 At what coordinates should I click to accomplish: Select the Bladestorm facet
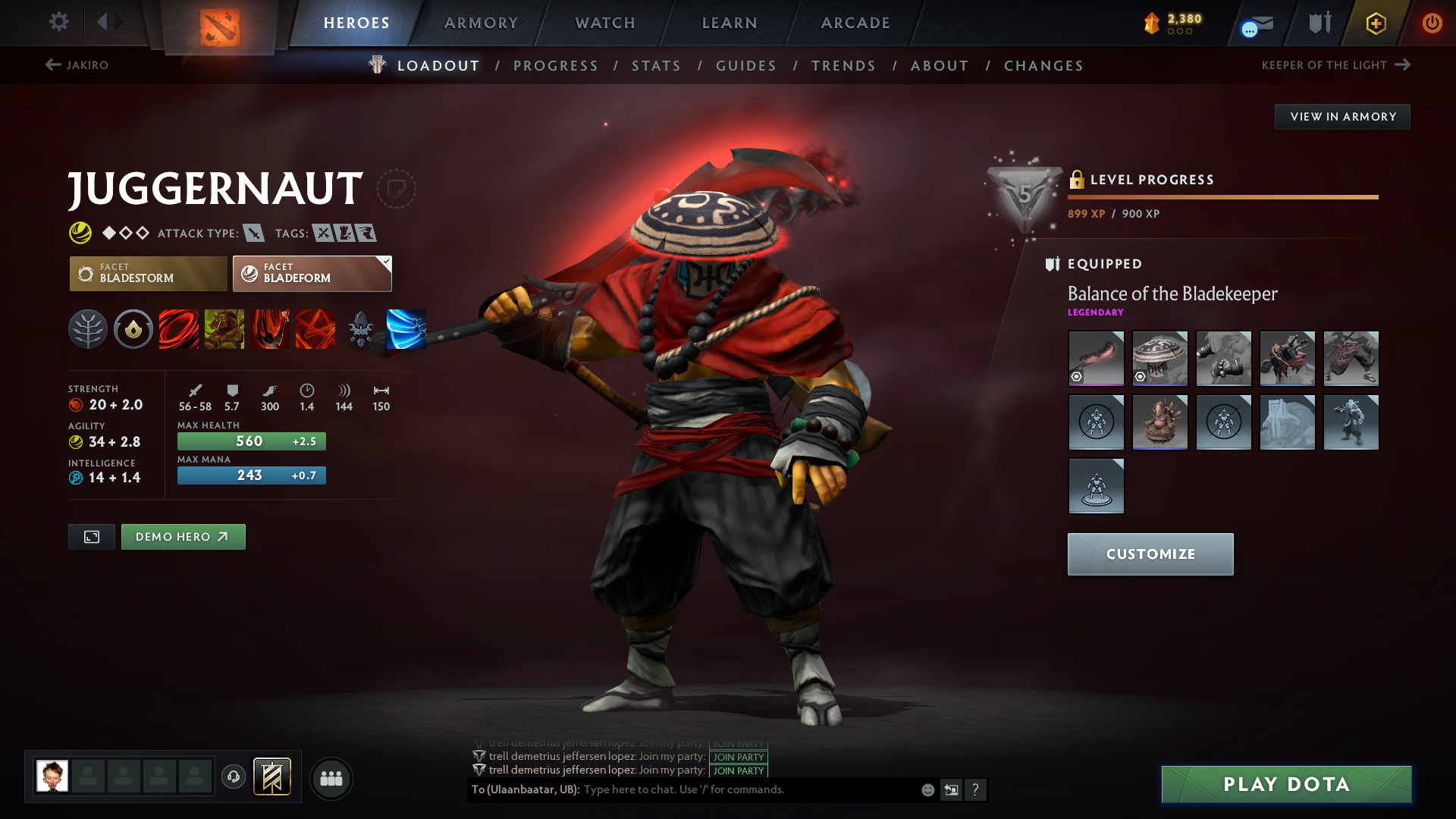coord(148,273)
